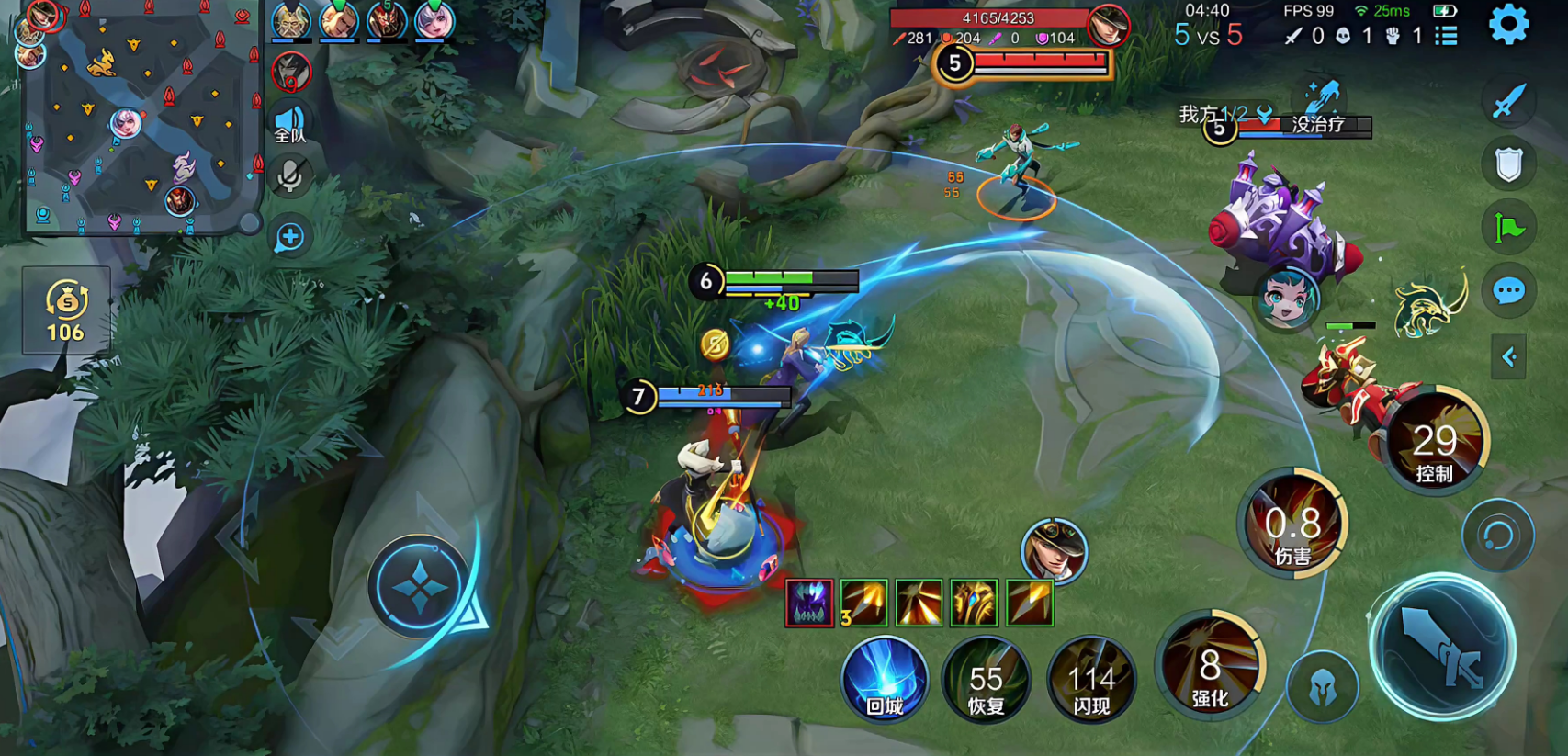Expand the side panel arrow
Screen dimensions: 1568x756
[x=1508, y=357]
